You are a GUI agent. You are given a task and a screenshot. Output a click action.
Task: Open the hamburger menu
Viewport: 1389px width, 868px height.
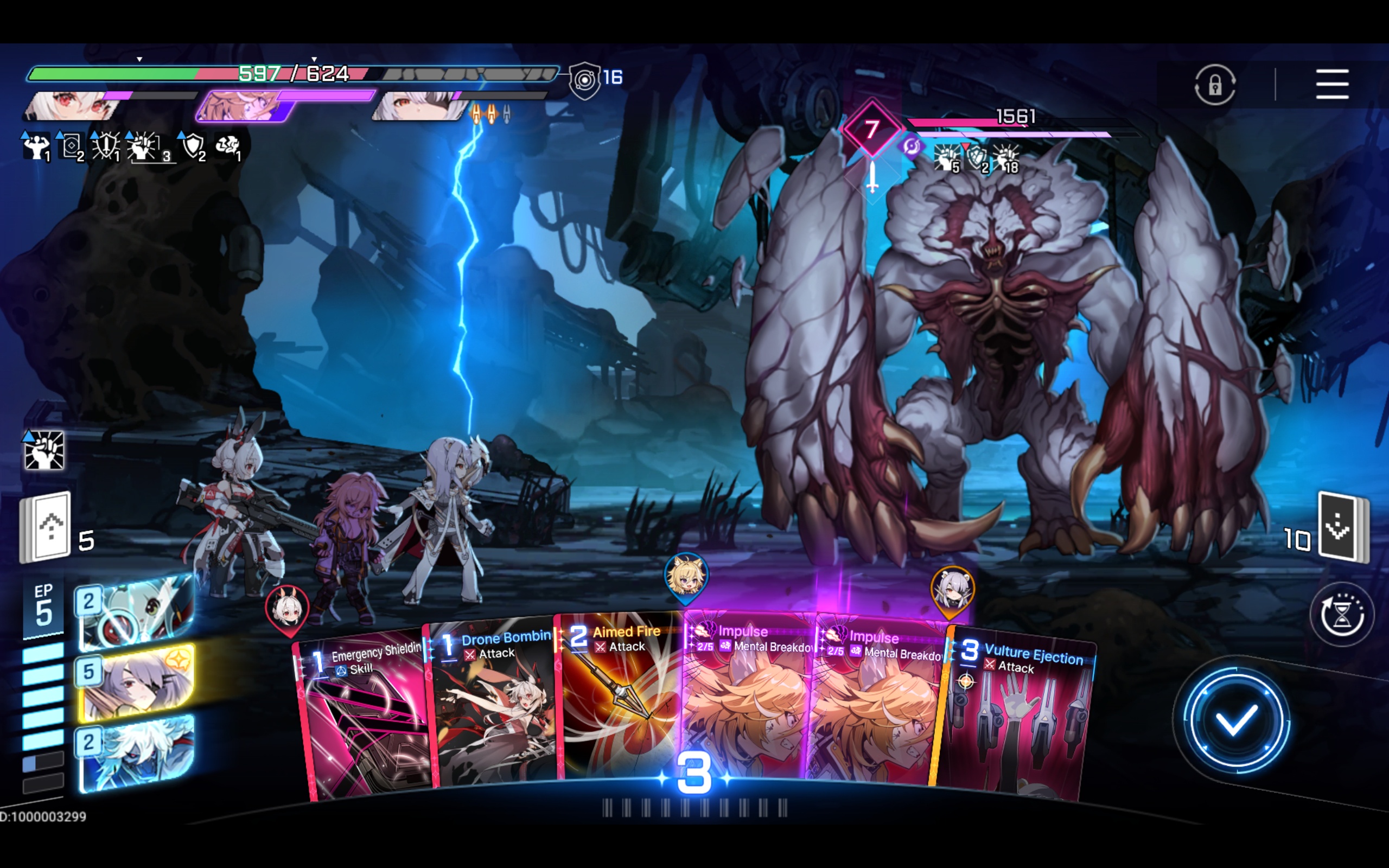1331,85
